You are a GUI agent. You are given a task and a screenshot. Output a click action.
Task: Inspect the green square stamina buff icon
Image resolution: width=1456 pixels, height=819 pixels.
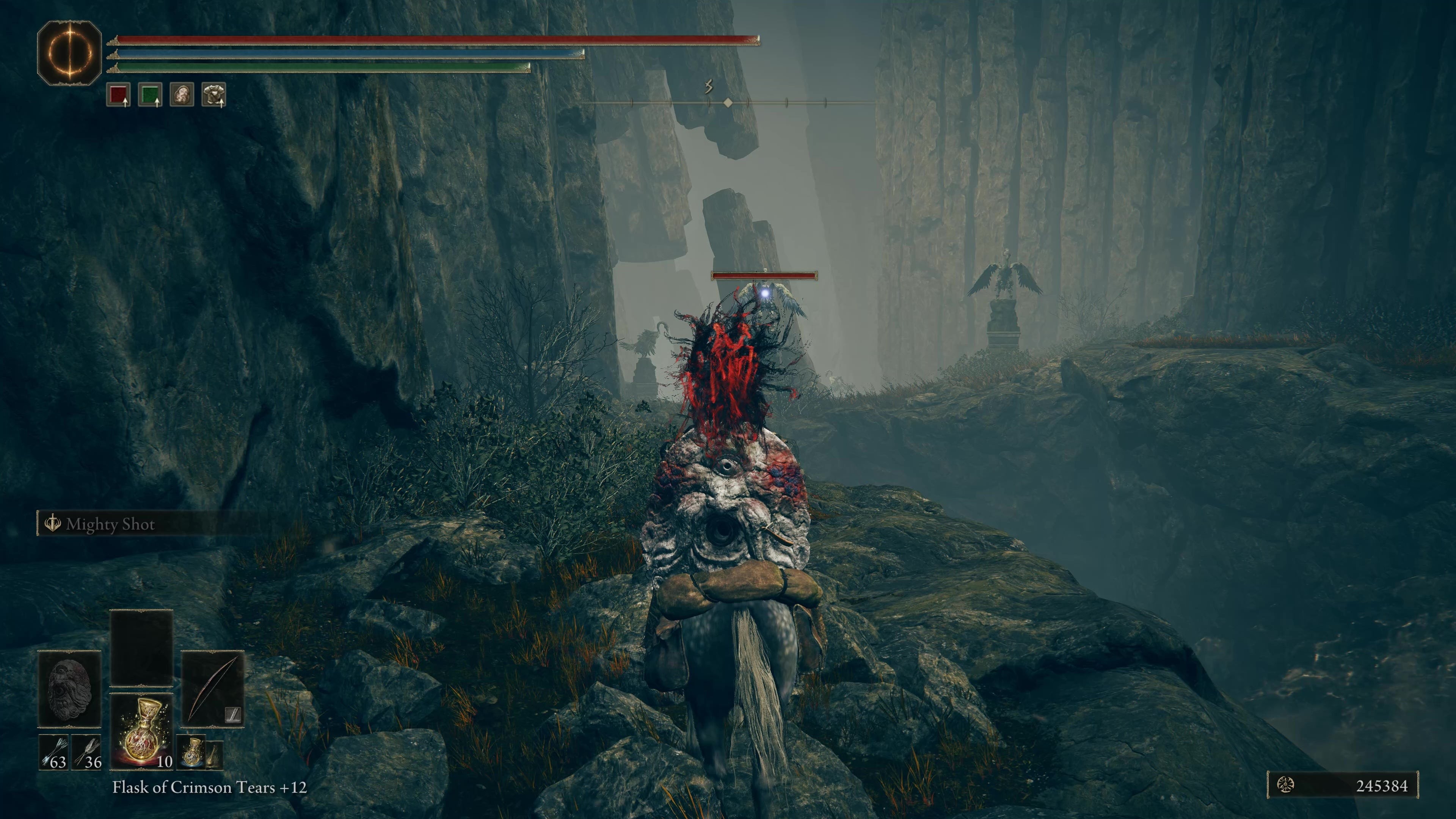[151, 94]
